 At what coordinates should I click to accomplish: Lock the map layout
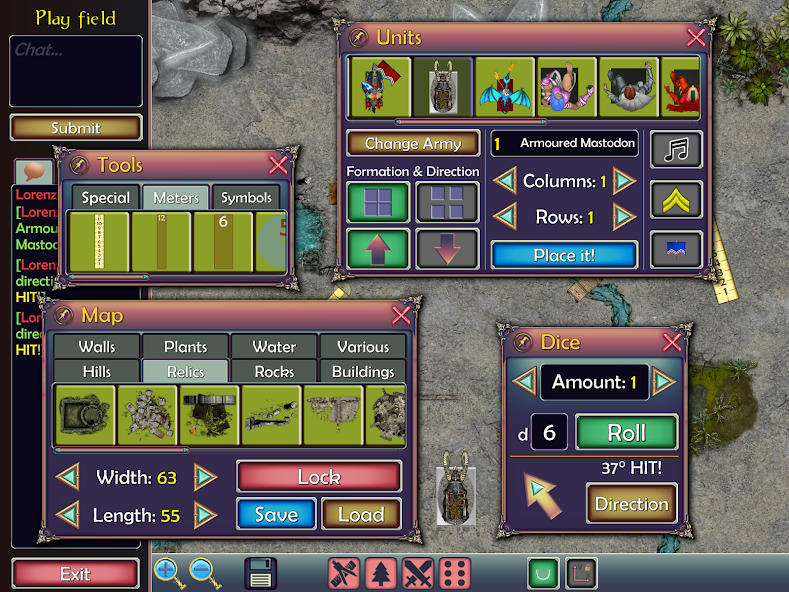click(319, 477)
